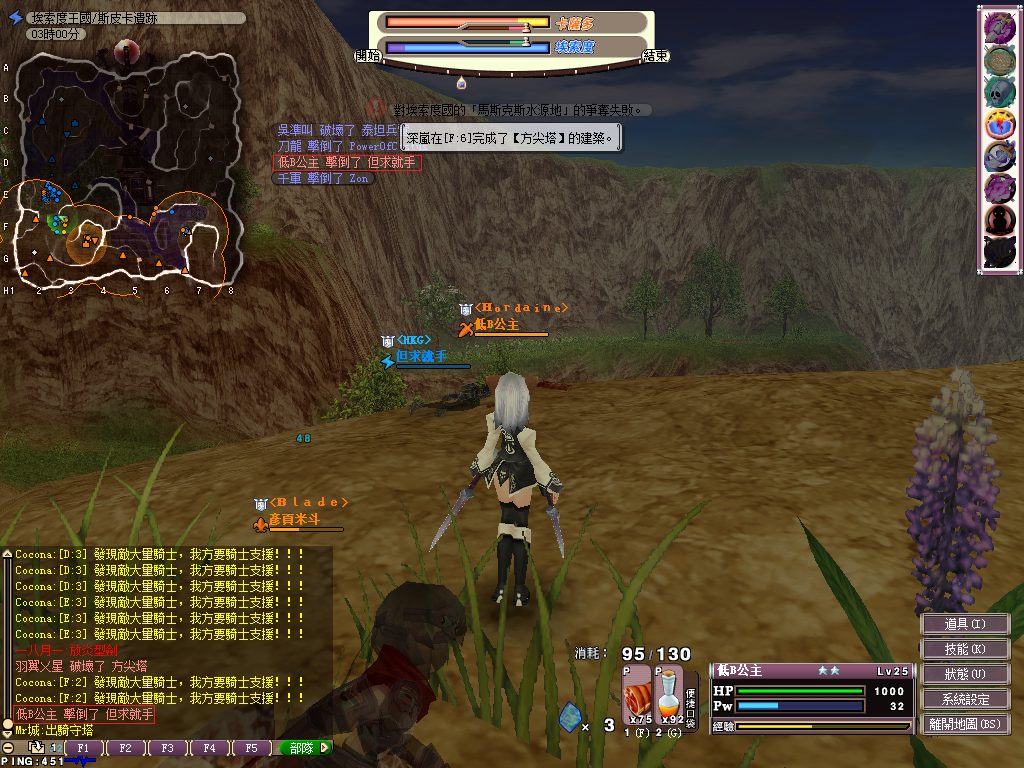Open 系統設定 system settings
Screen dimensions: 1024x768
(964, 699)
